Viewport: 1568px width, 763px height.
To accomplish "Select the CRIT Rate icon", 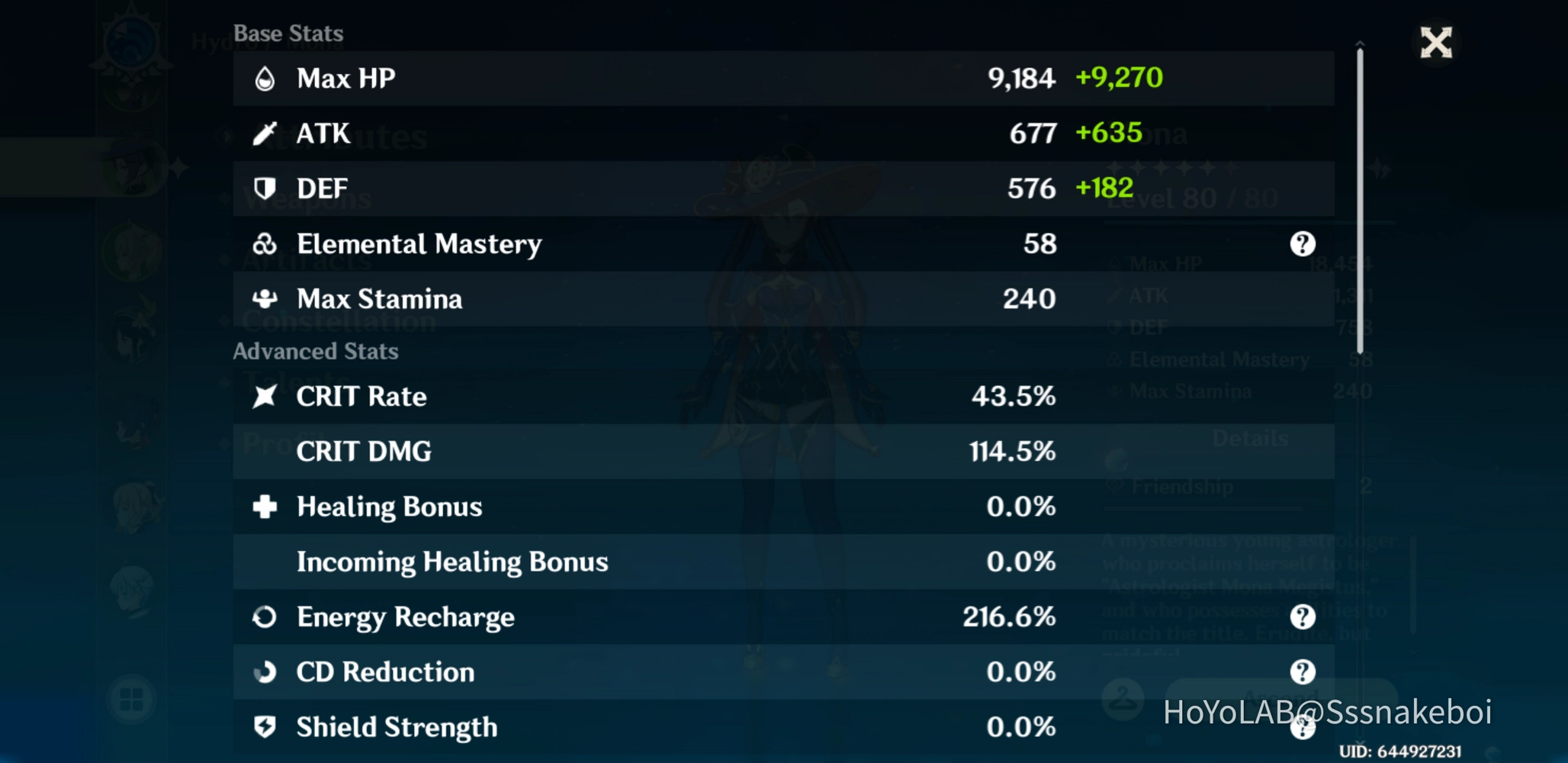I will tap(265, 396).
